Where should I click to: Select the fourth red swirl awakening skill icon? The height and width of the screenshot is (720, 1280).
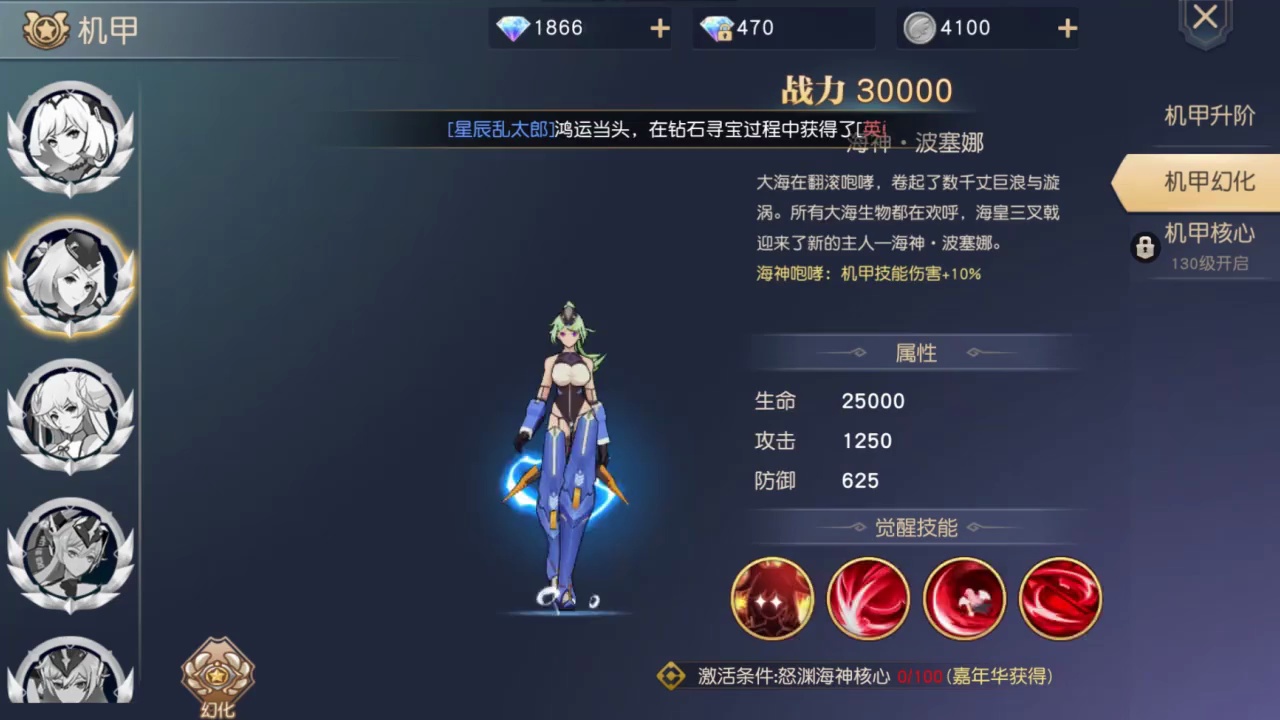point(1060,597)
